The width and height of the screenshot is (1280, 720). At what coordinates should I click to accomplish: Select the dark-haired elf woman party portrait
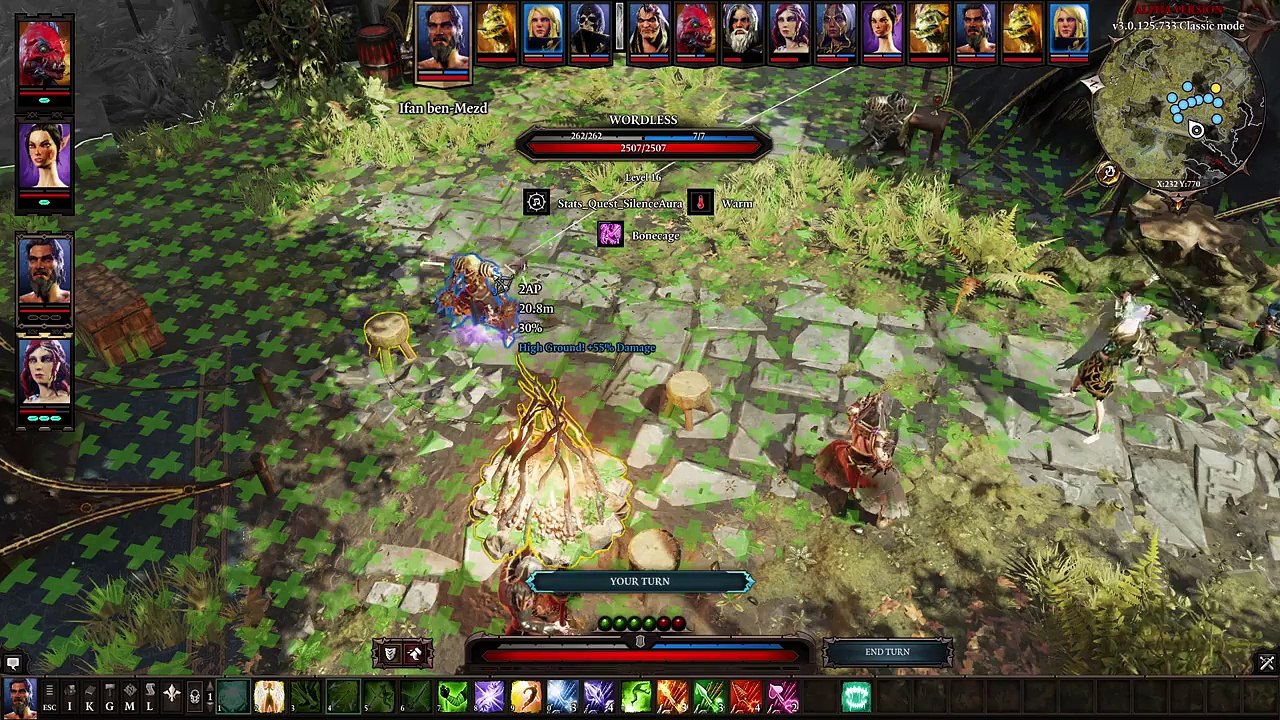pos(44,160)
